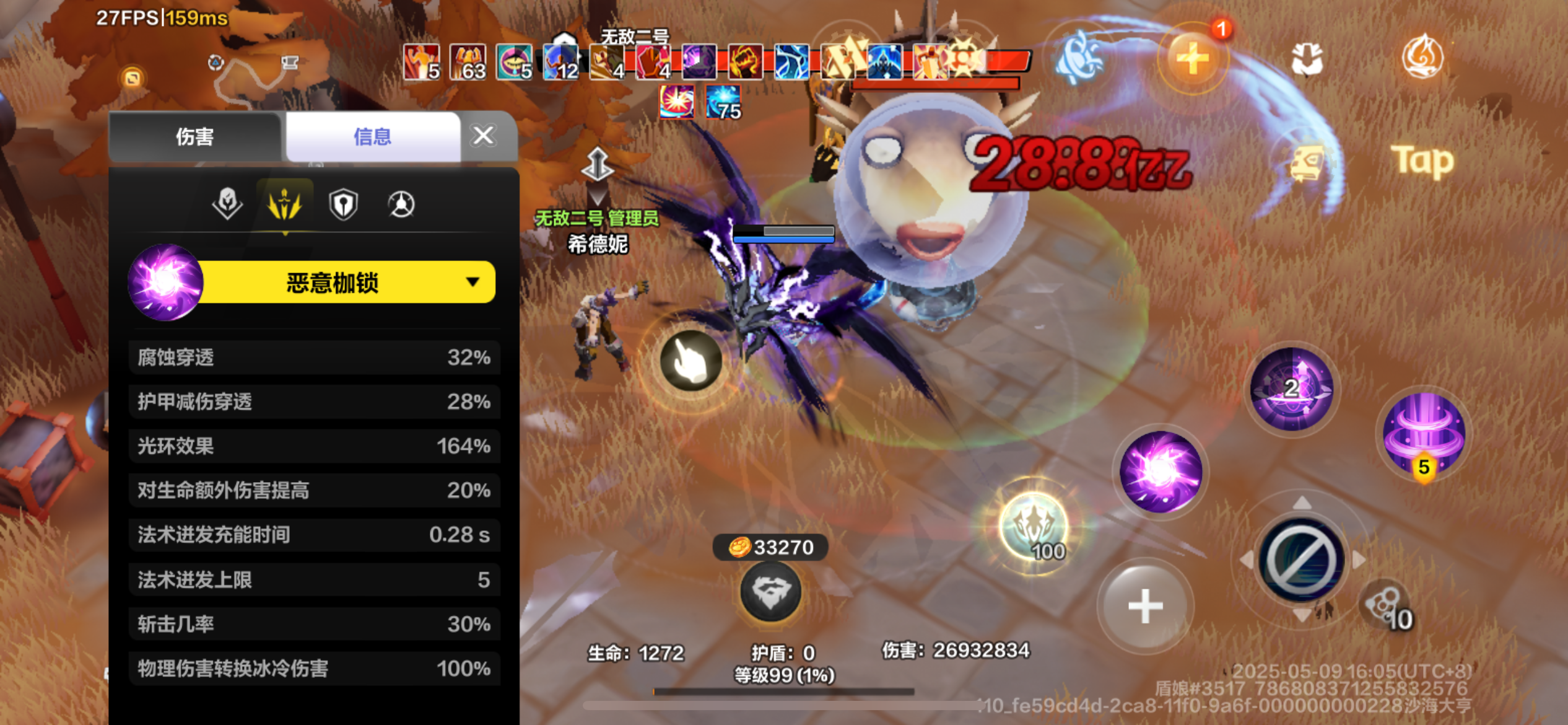Tap the gold plus button with red 1 badge

pos(1192,59)
